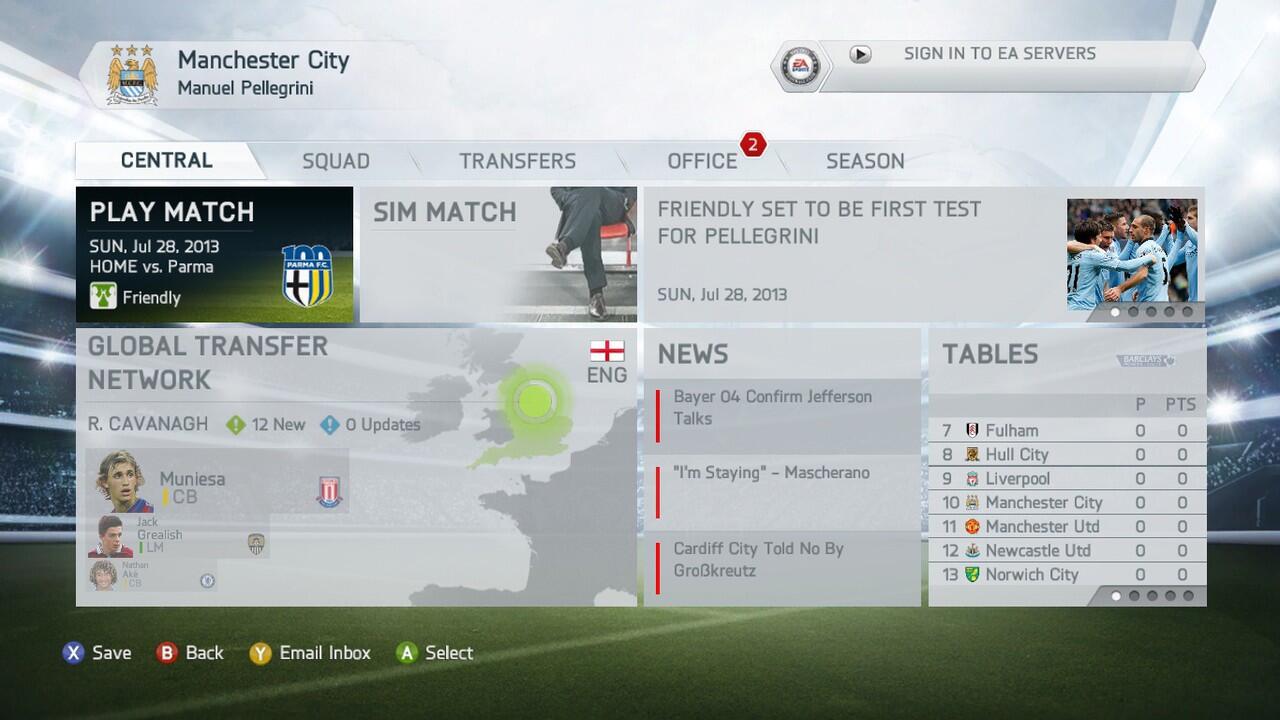Go to the Transfers tab
The image size is (1280, 720).
pyautogui.click(x=517, y=161)
